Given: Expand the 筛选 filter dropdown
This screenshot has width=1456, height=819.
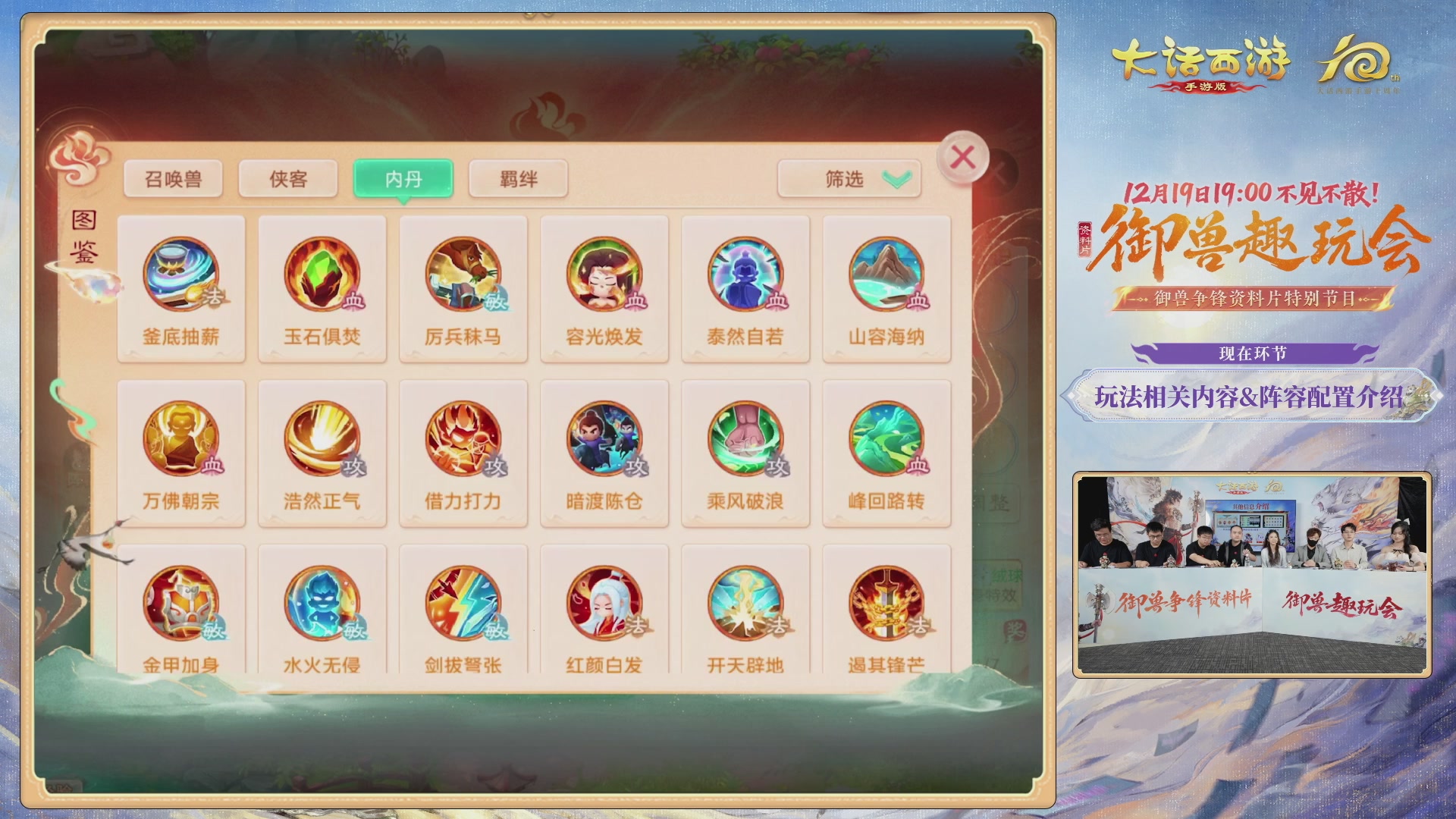Looking at the screenshot, I should [x=847, y=177].
